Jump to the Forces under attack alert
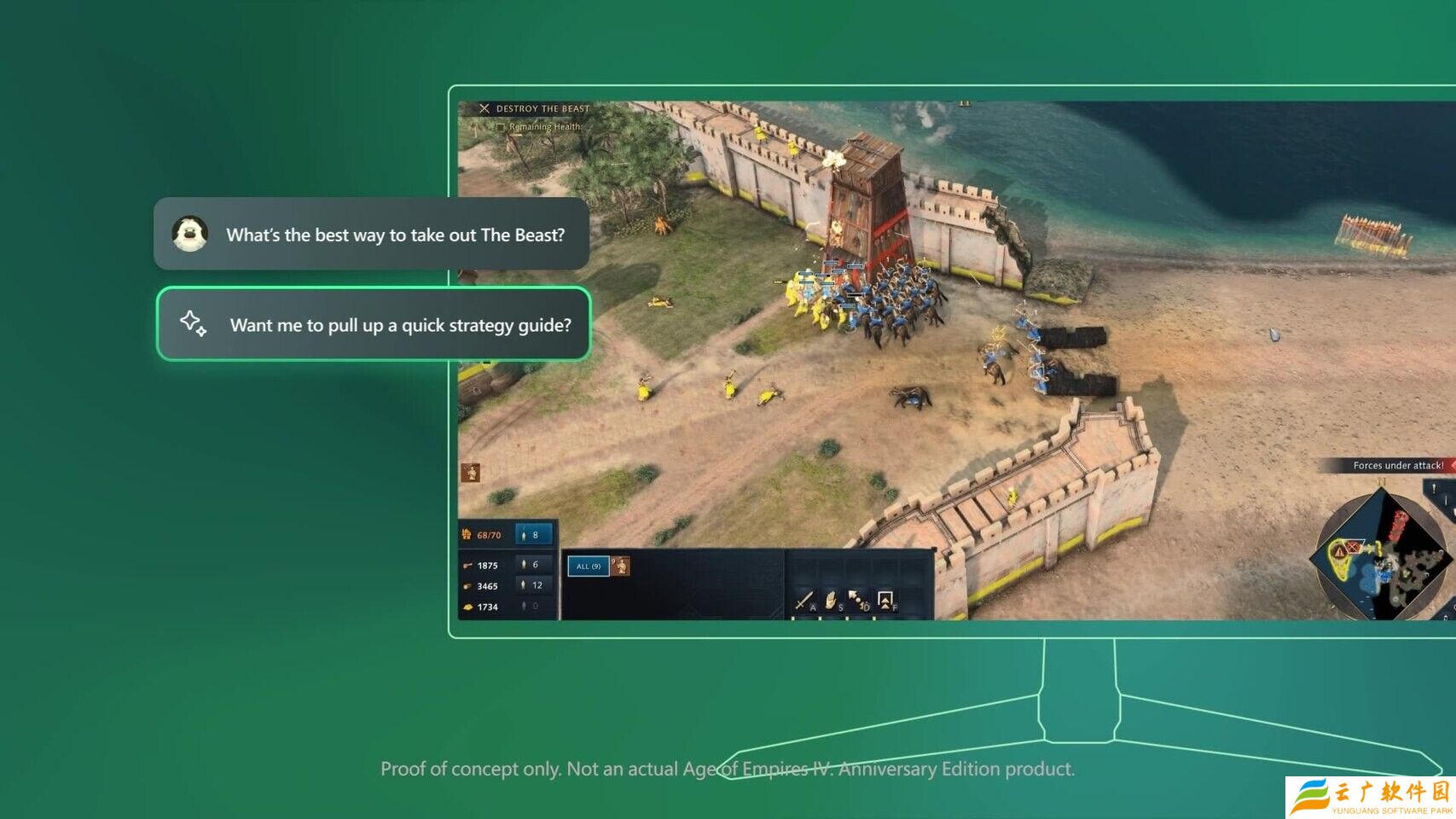The width and height of the screenshot is (1456, 819). (1397, 466)
